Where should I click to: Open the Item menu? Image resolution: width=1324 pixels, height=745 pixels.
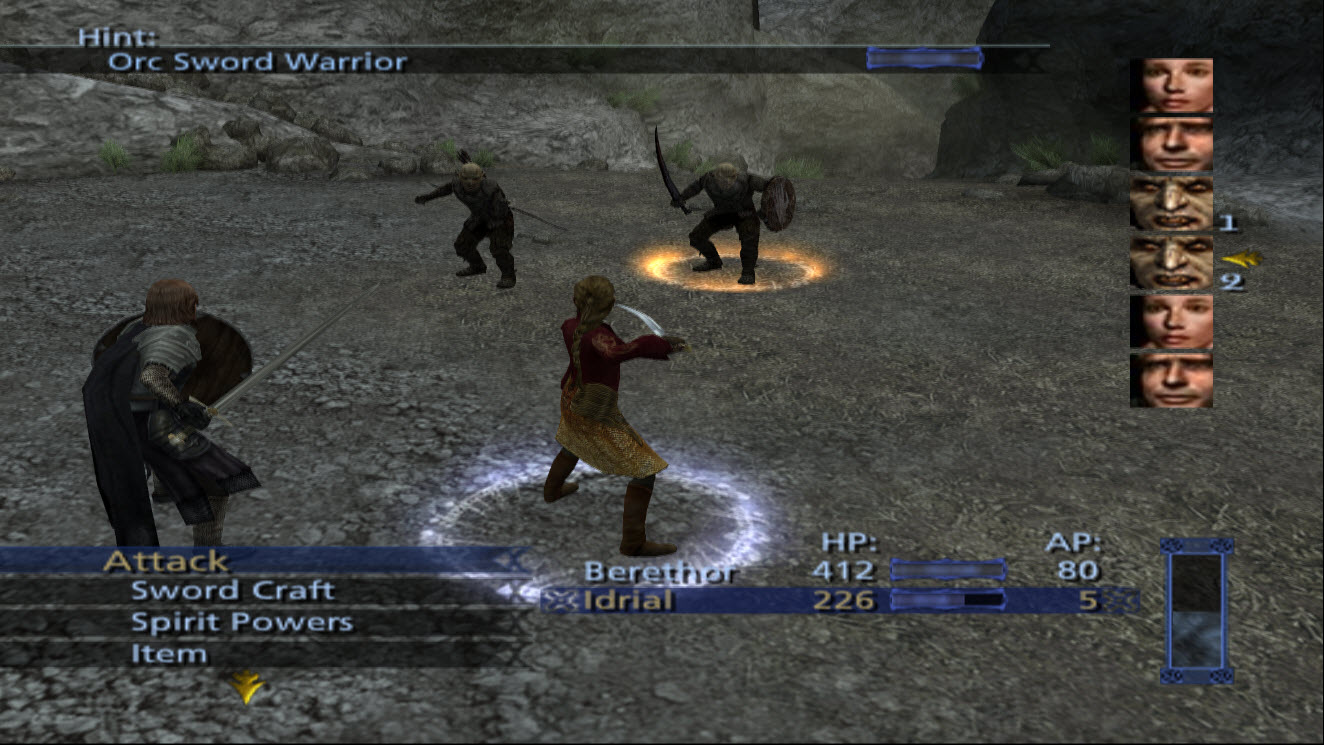tap(169, 654)
